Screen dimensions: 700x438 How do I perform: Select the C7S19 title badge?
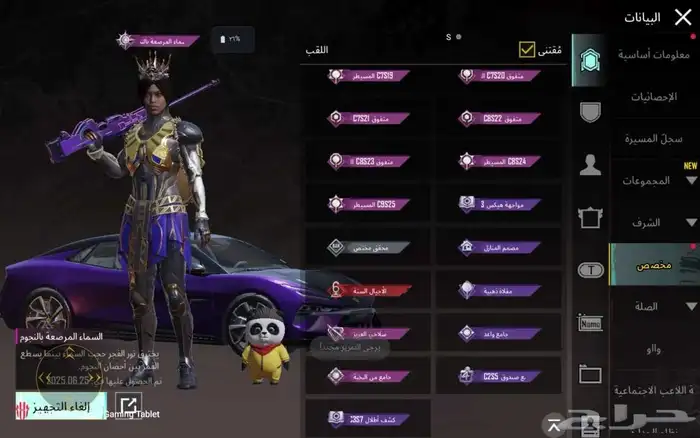(368, 76)
